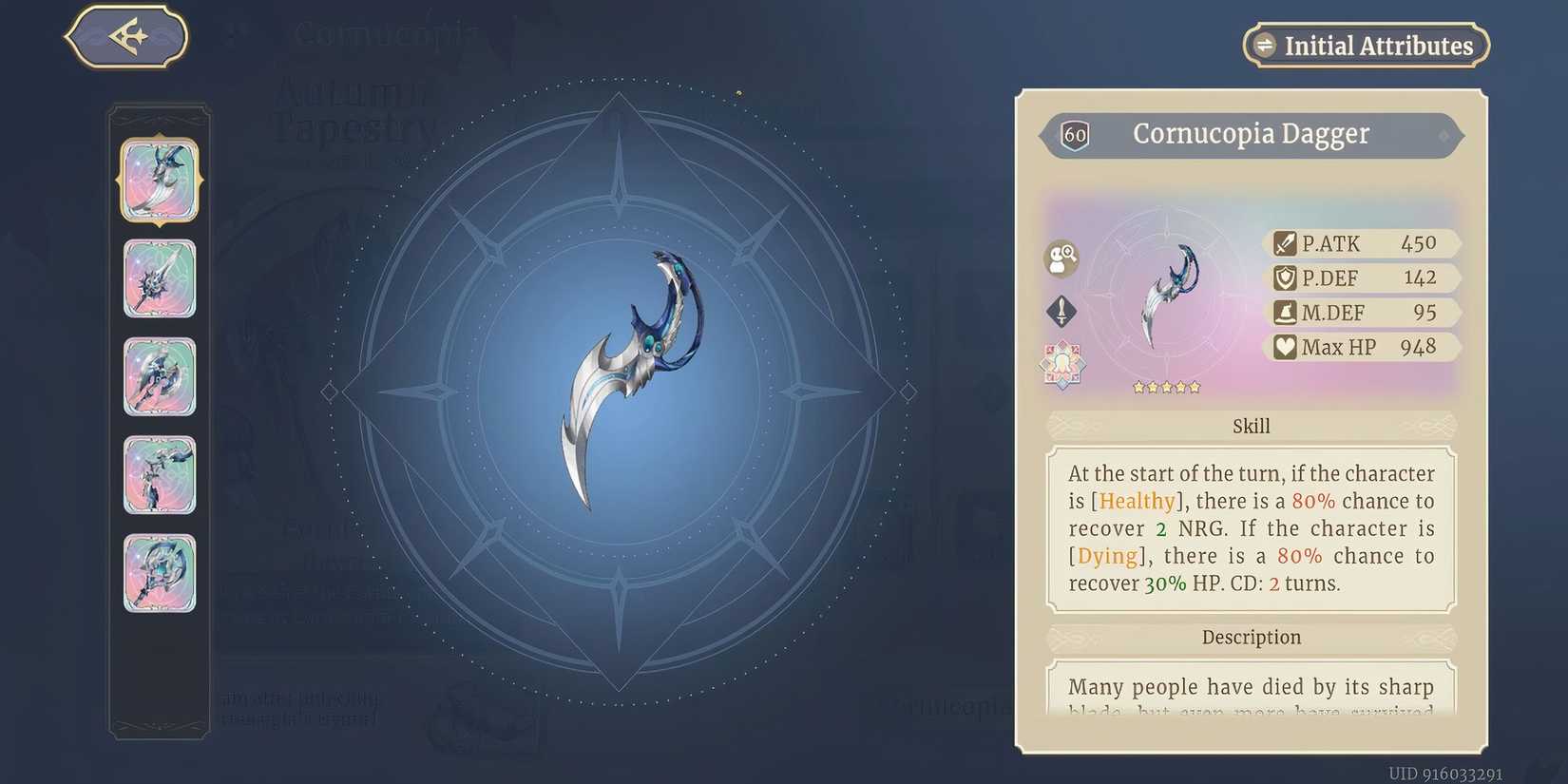Select the bottom axe weapon thumbnail
This screenshot has height=784, width=1568.
click(x=159, y=575)
